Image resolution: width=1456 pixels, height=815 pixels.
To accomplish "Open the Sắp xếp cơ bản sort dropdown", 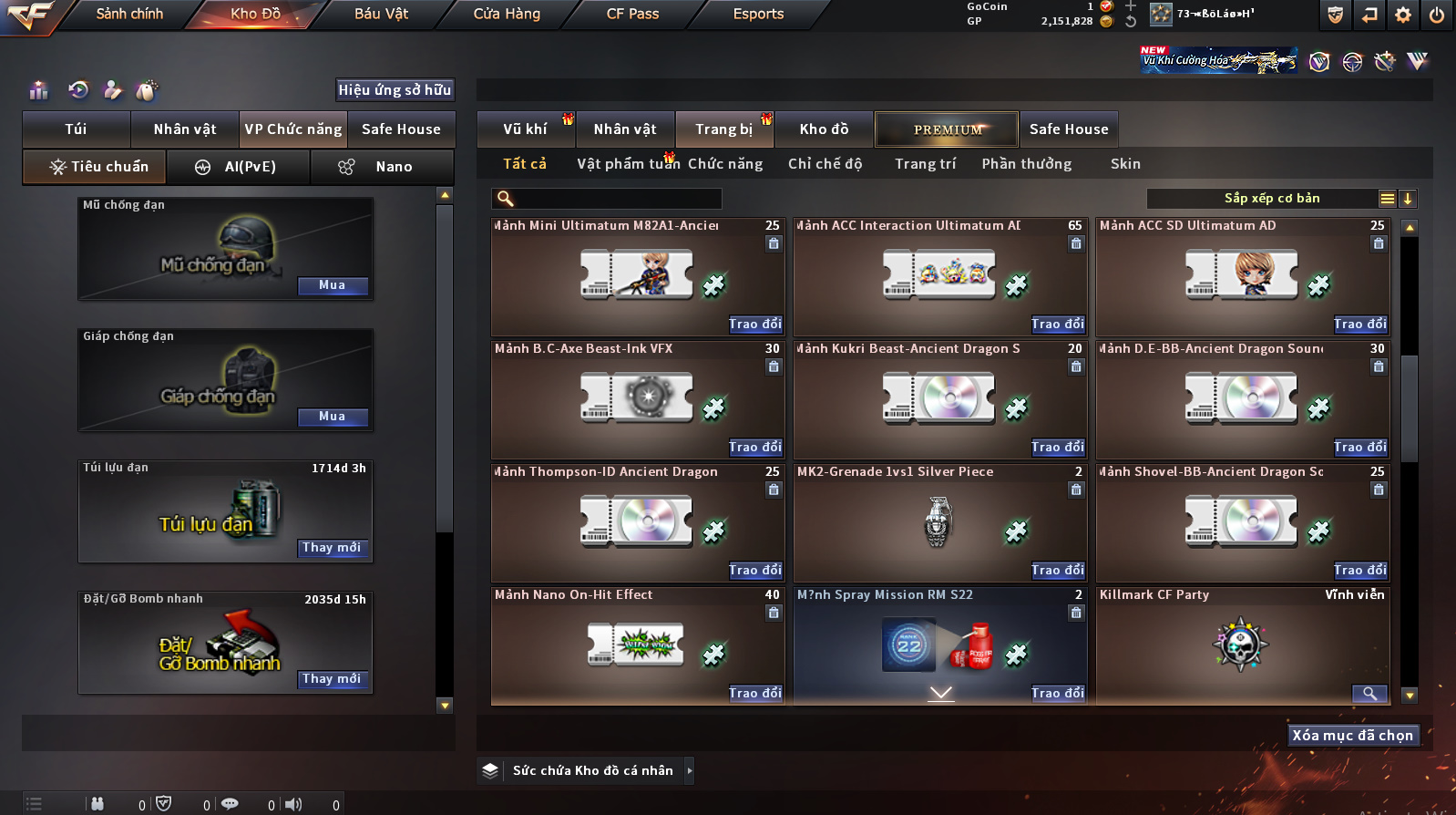I will click(x=1272, y=199).
